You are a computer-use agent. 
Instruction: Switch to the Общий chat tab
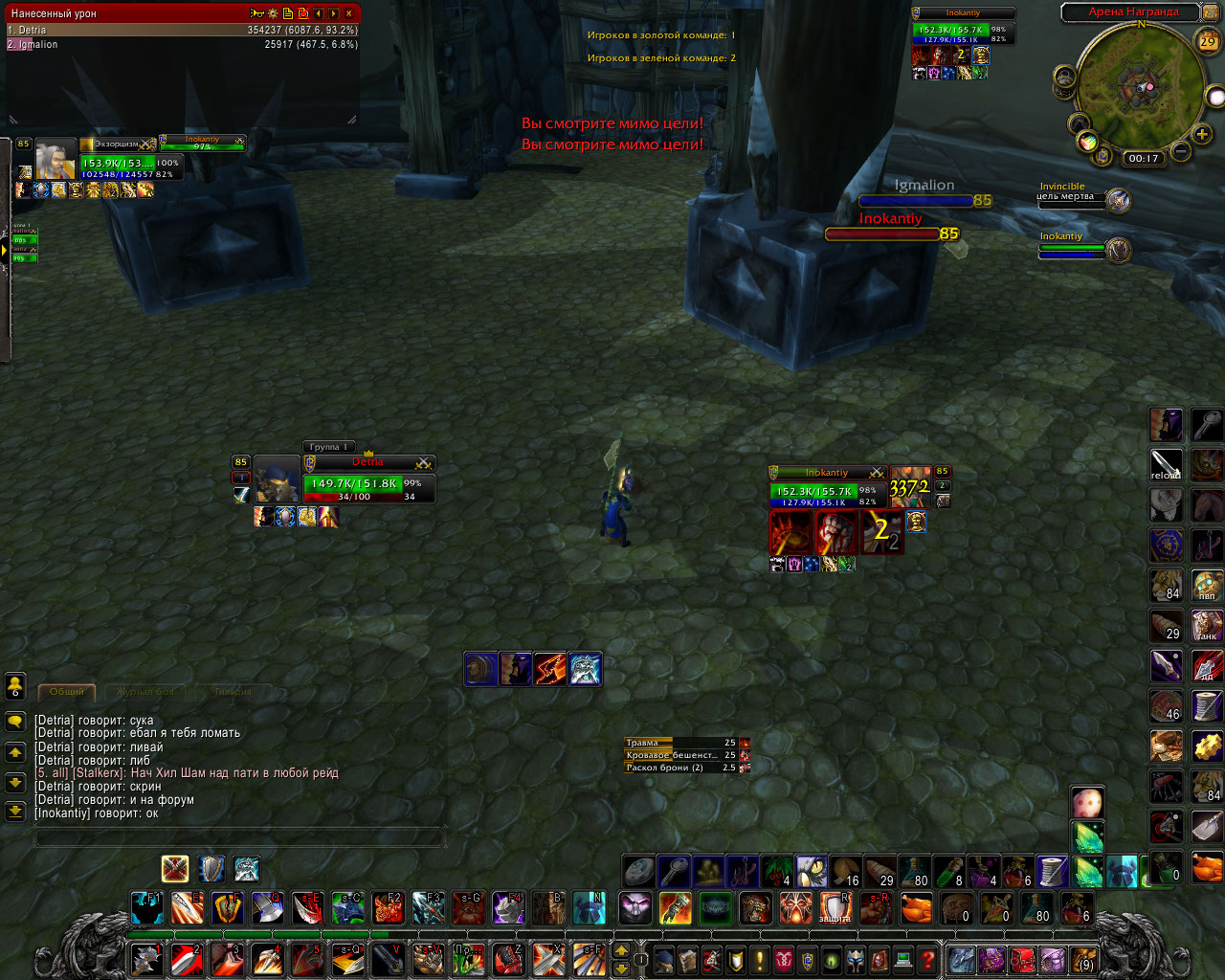coord(67,691)
